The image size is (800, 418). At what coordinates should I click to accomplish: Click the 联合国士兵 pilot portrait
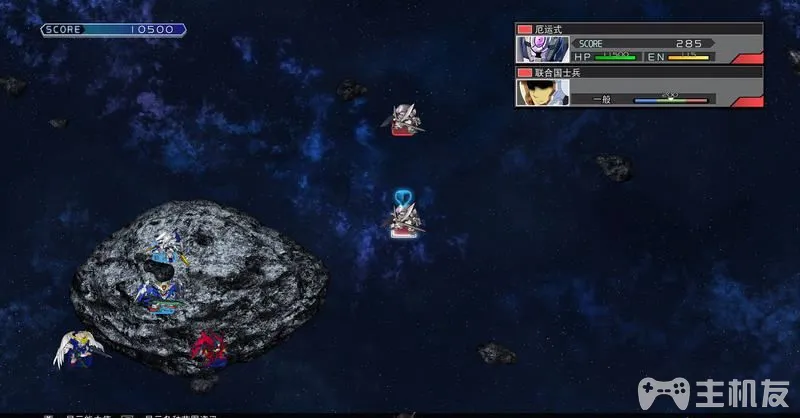tap(536, 93)
